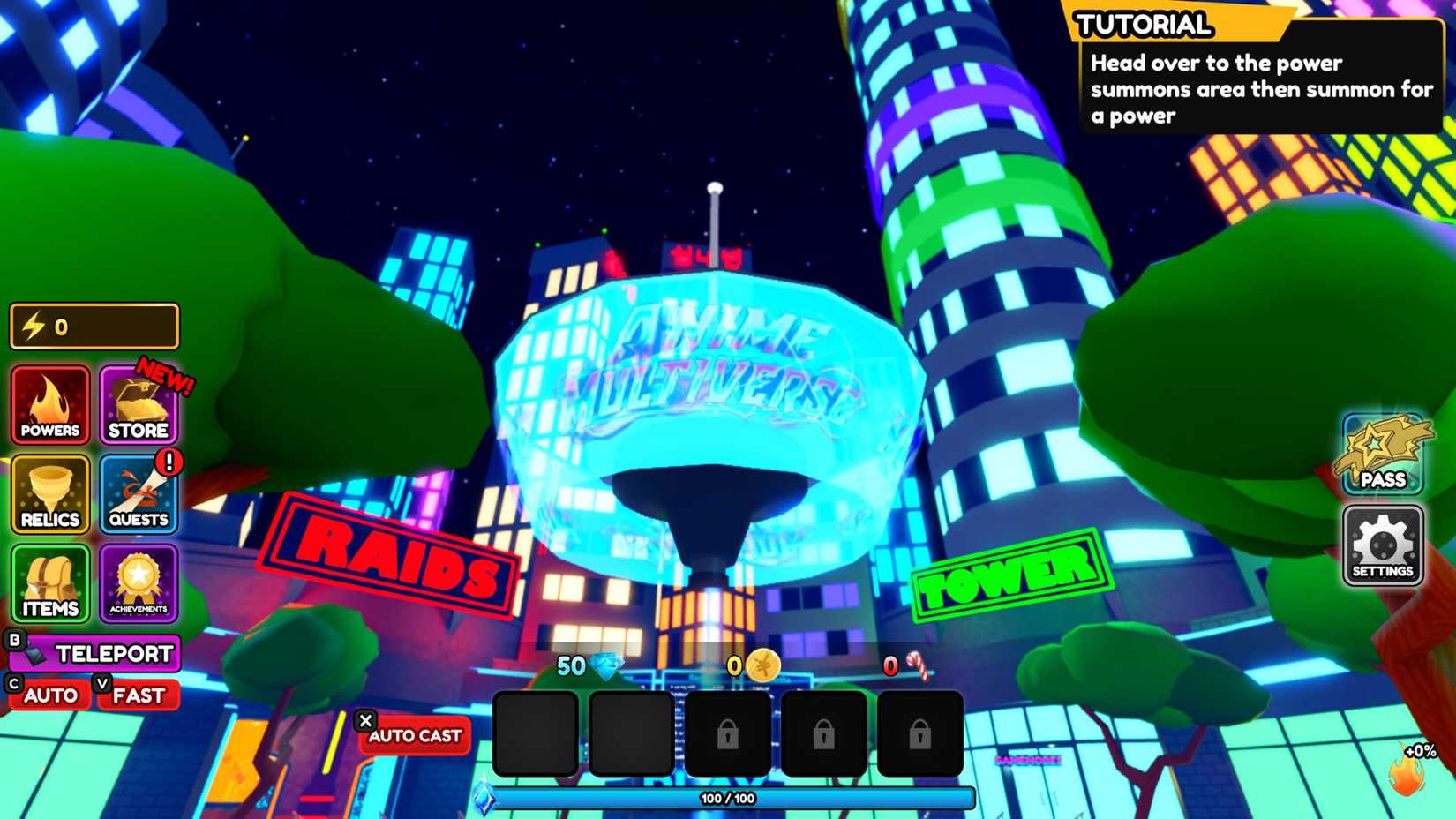Check Quests with the notification alert

coord(138,494)
